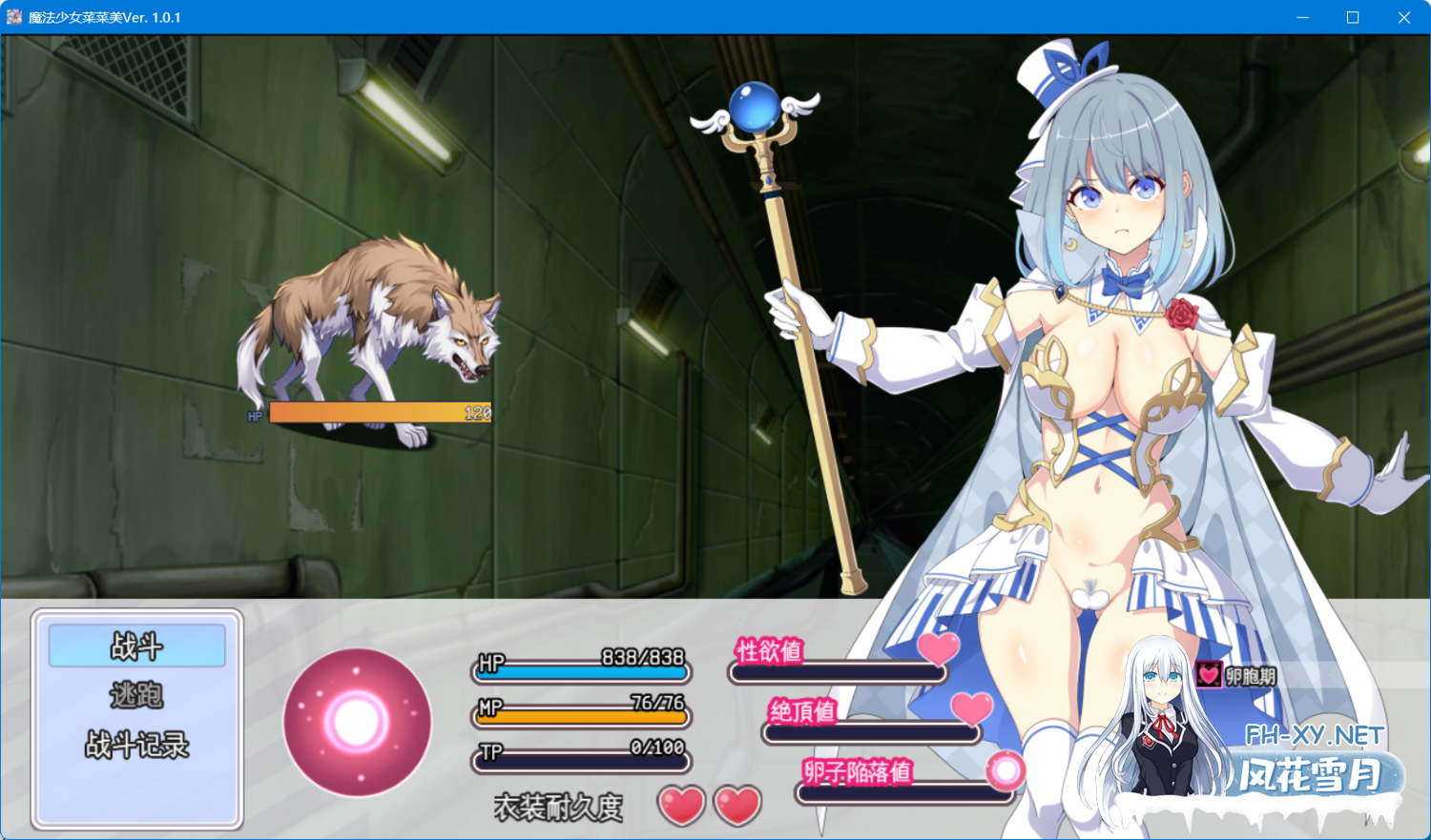Open the 战斗记录 battle log
1431x840 pixels.
137,745
